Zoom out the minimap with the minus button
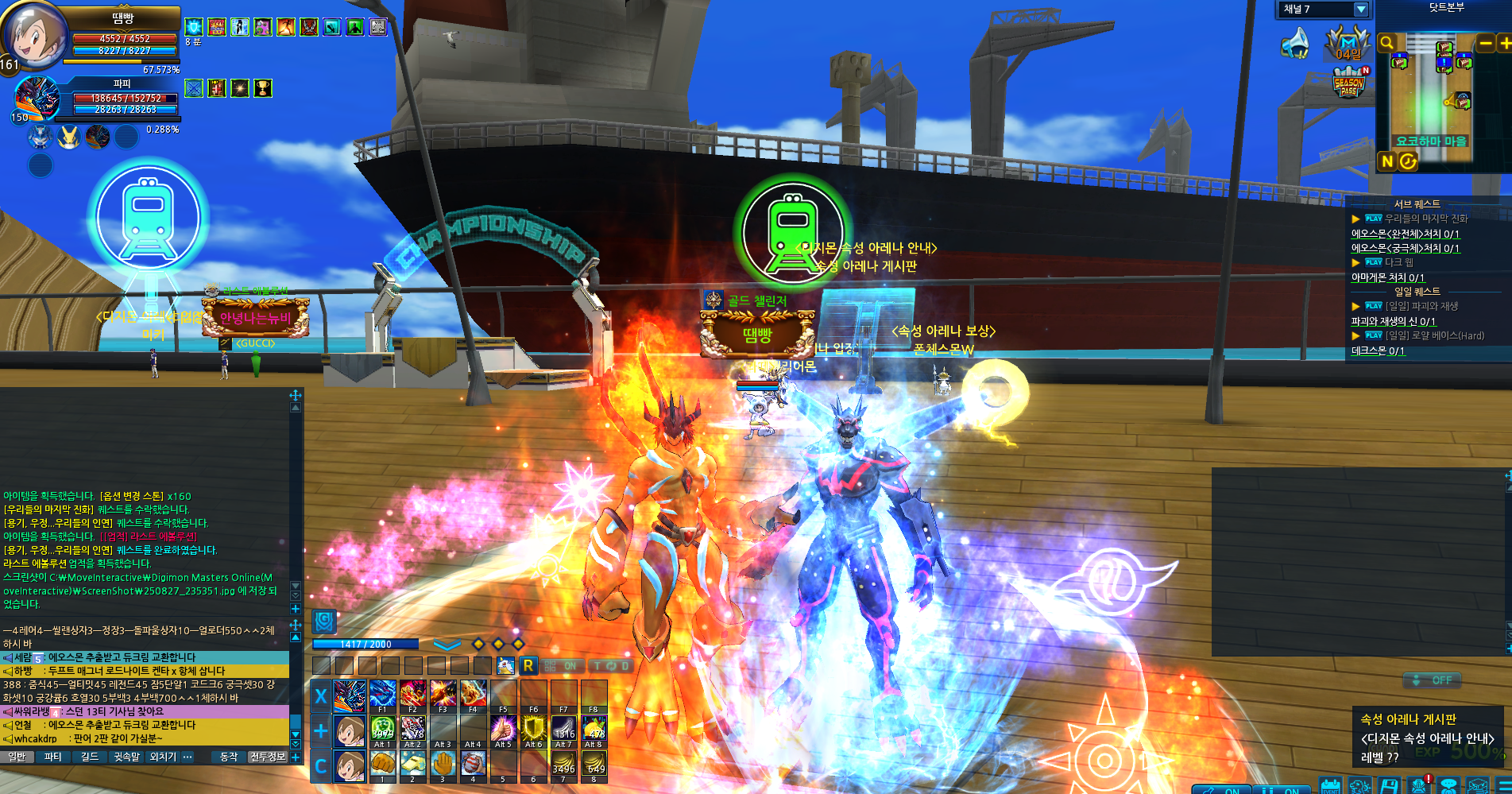Viewport: 1512px width, 794px height. click(x=1484, y=43)
